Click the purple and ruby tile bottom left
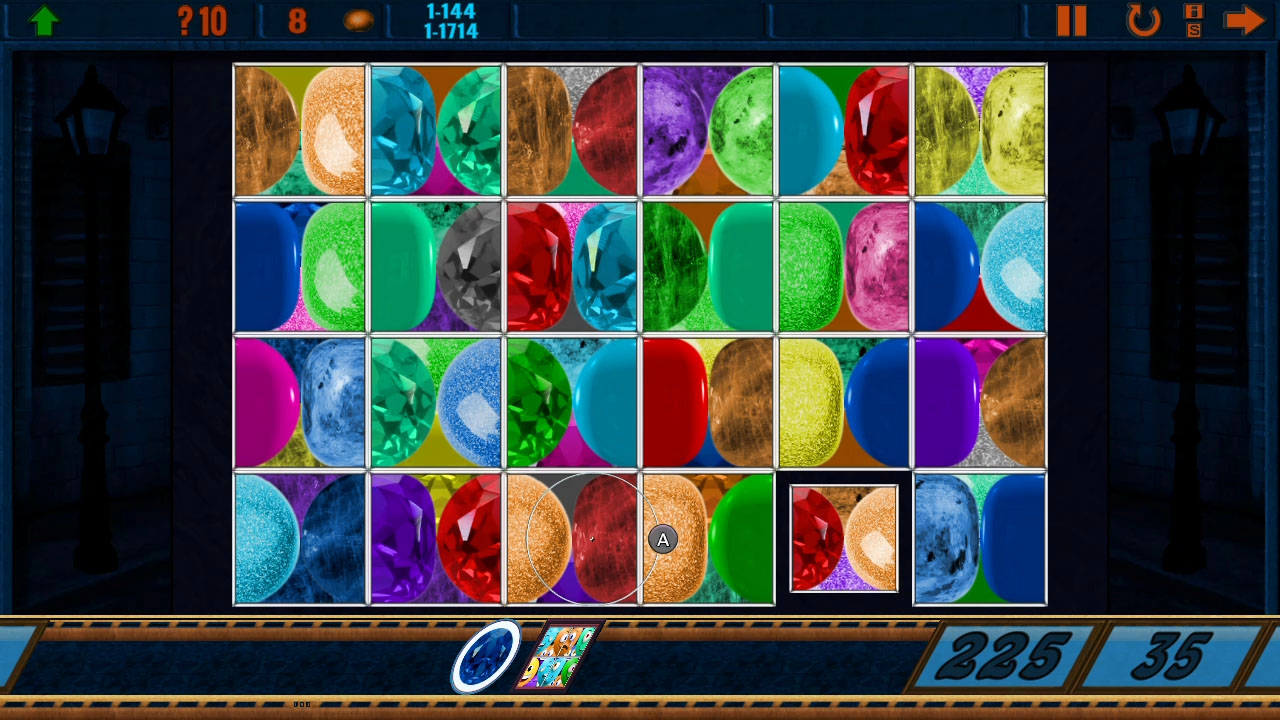The image size is (1280, 720). [436, 537]
